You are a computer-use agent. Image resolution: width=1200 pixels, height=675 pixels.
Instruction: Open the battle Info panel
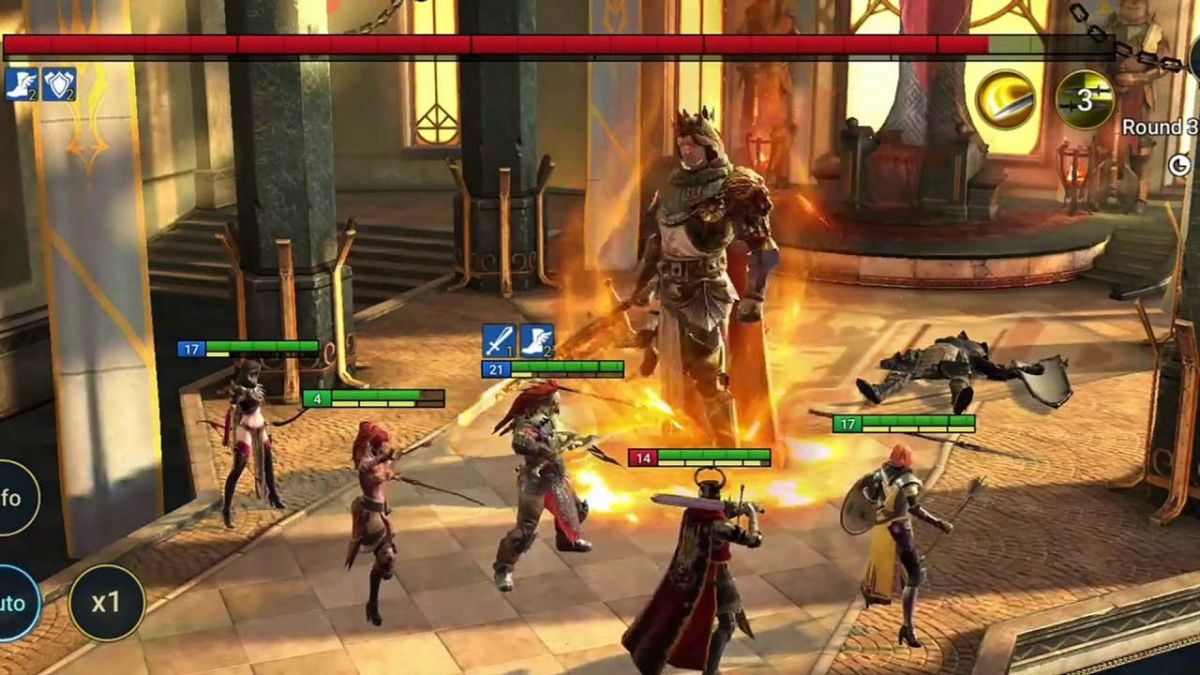click(12, 497)
